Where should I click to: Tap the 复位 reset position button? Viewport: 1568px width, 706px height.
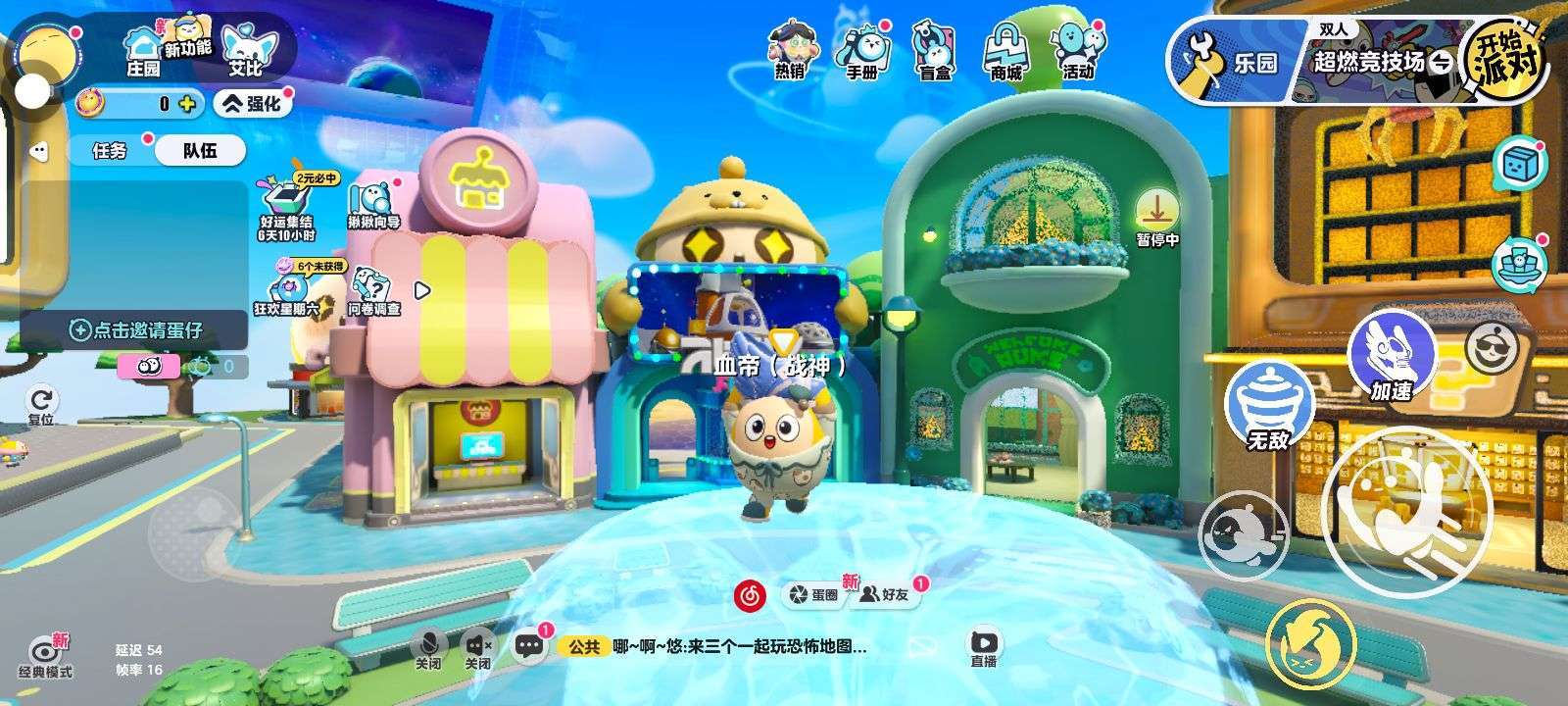[41, 405]
